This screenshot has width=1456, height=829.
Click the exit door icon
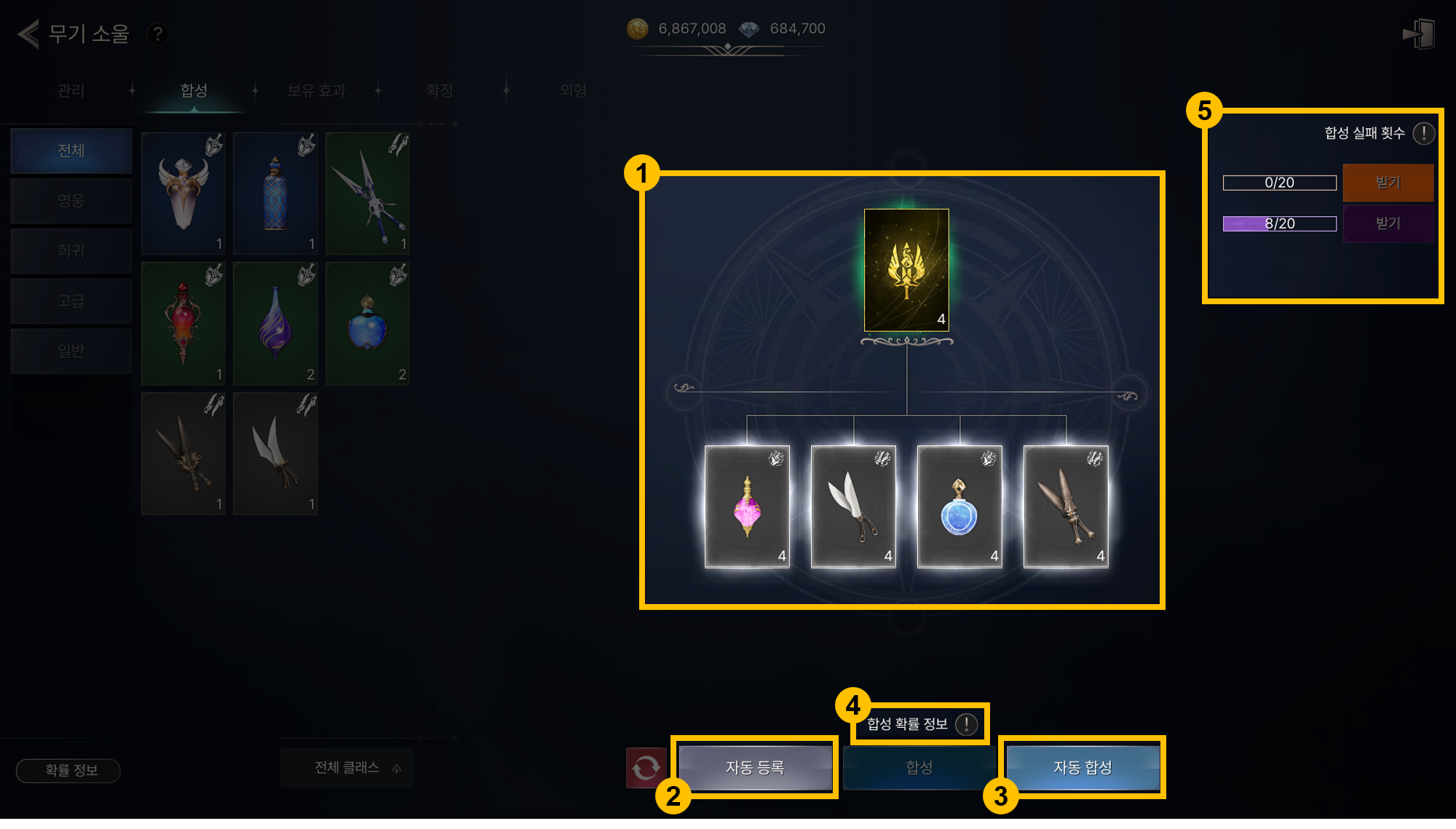click(1419, 34)
